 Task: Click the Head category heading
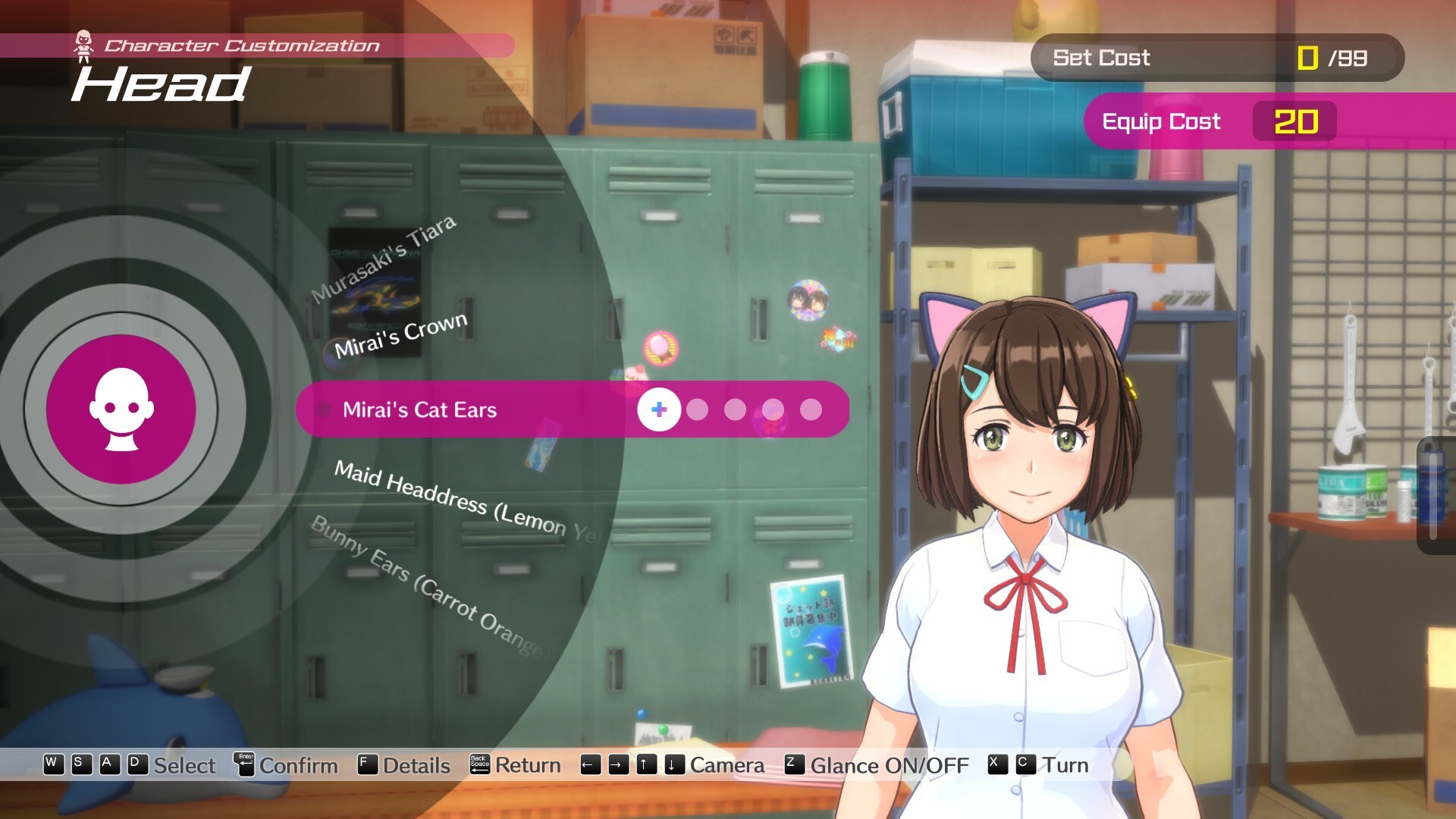click(x=161, y=85)
